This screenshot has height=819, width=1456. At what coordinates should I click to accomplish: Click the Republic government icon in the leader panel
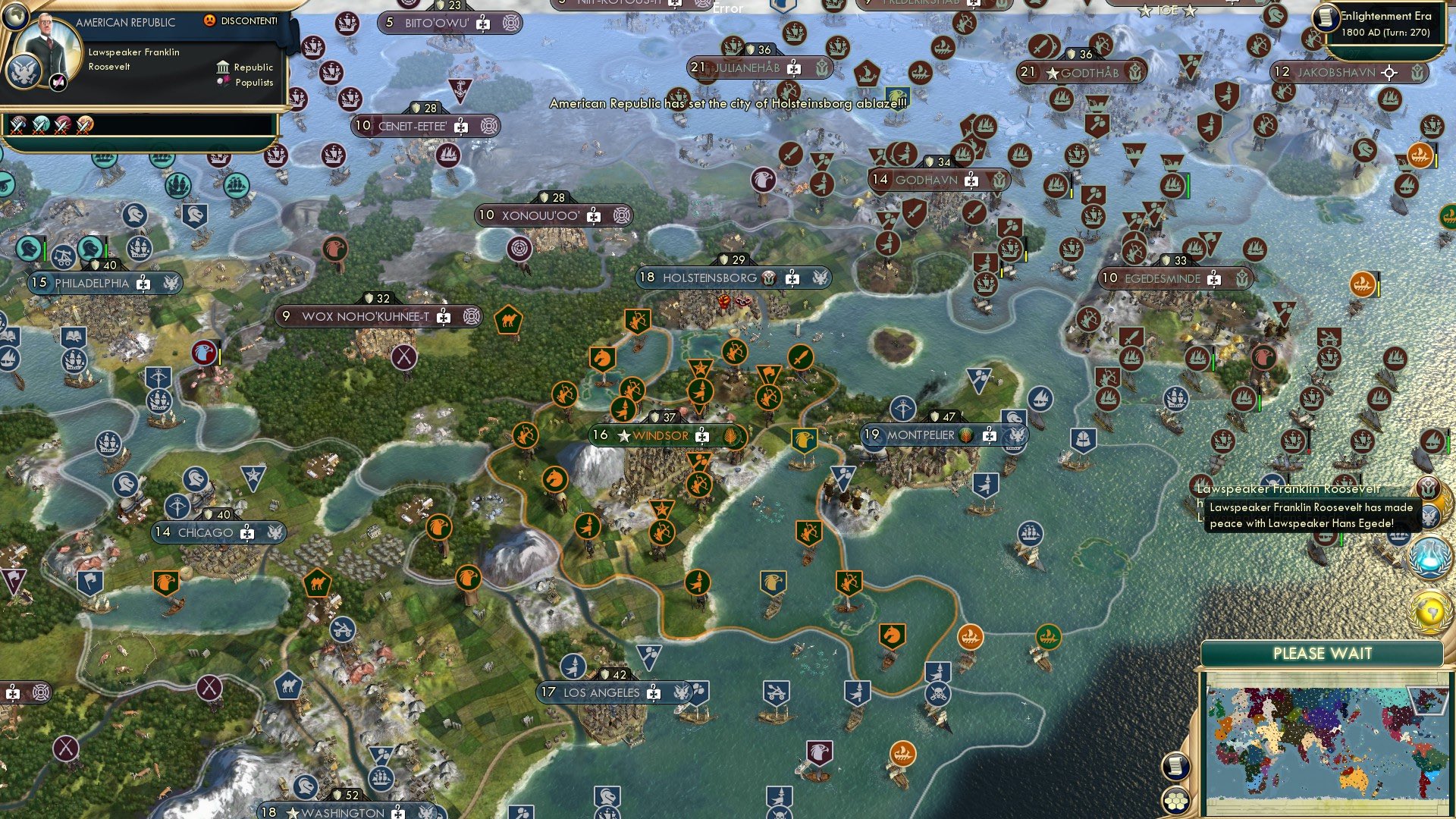coord(221,67)
